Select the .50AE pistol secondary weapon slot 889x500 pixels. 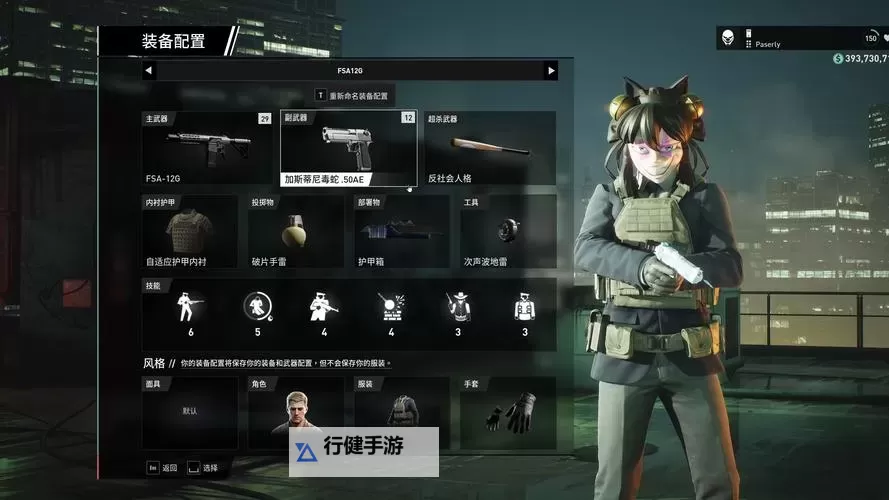(x=349, y=148)
